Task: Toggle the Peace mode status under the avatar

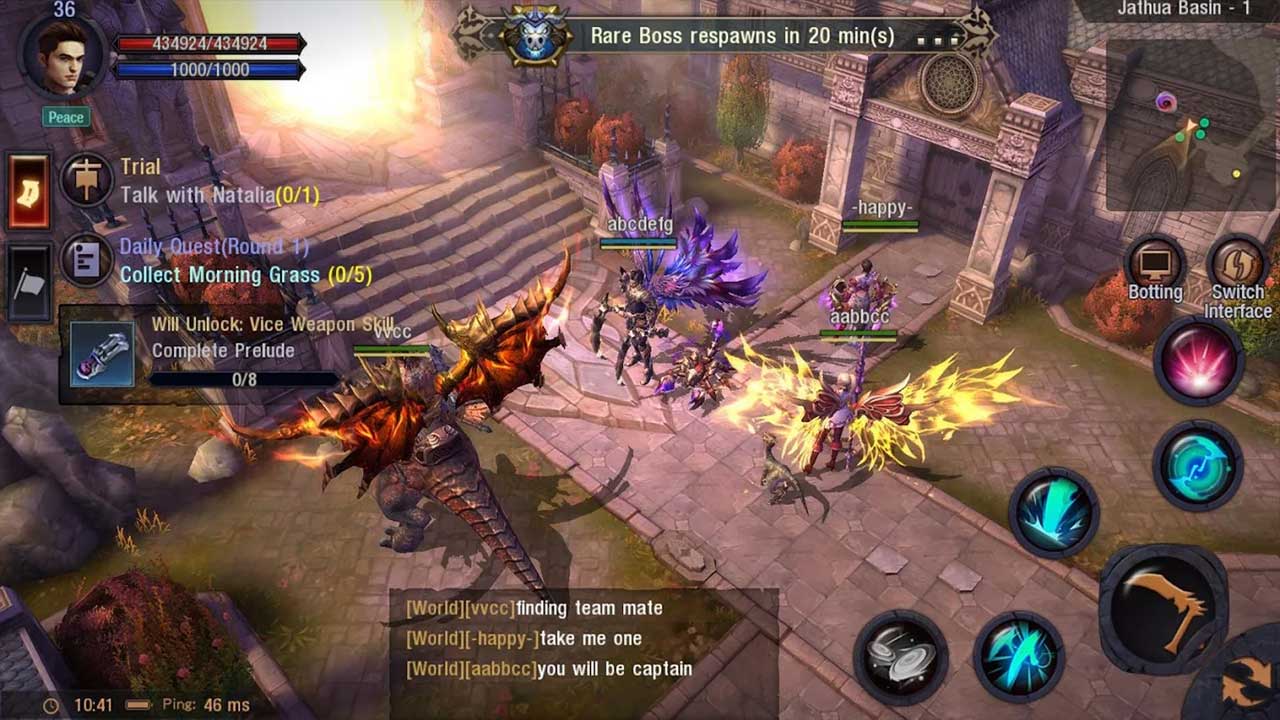Action: point(64,117)
